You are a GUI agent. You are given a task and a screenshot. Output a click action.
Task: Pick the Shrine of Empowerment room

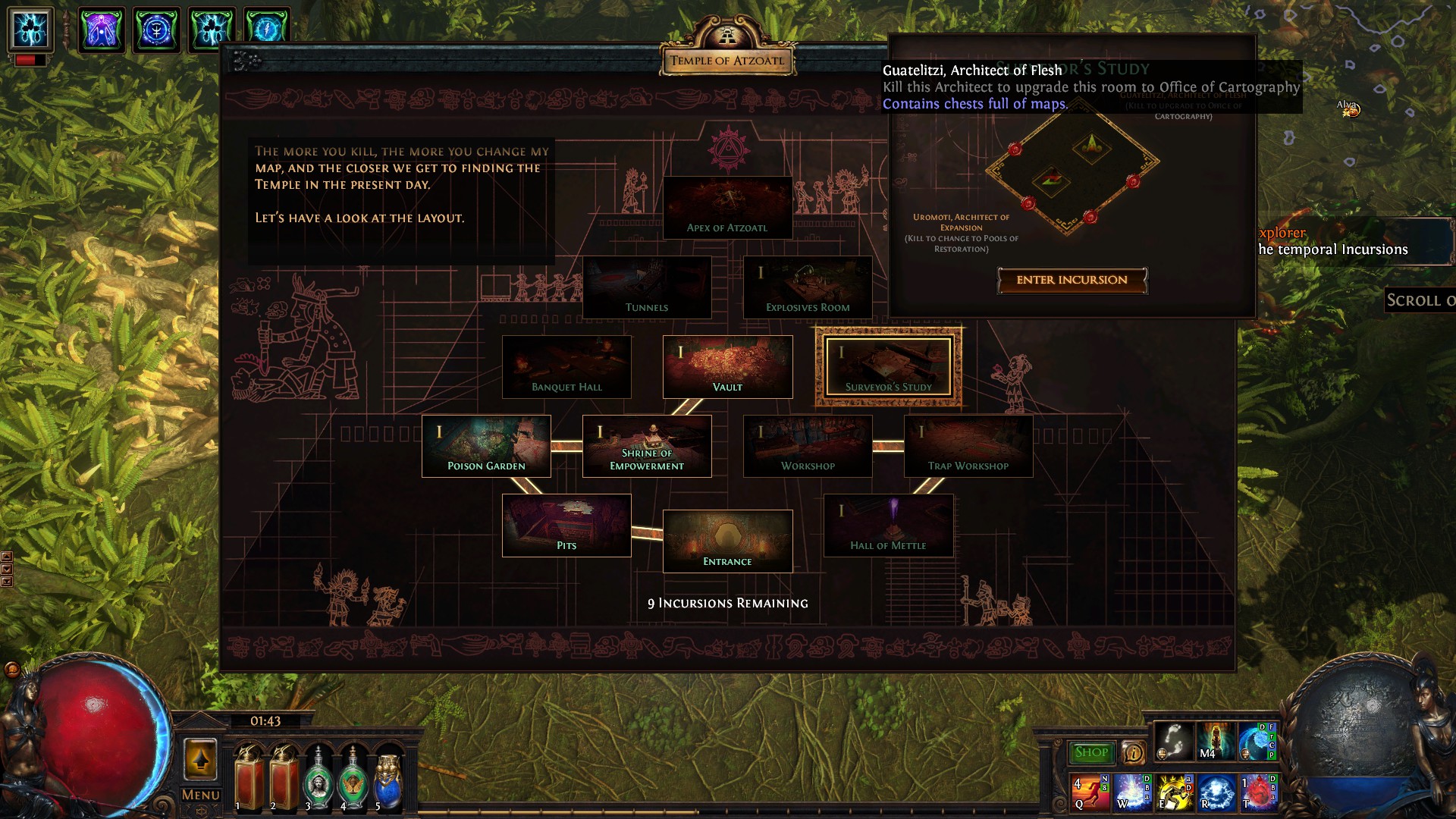pos(647,446)
